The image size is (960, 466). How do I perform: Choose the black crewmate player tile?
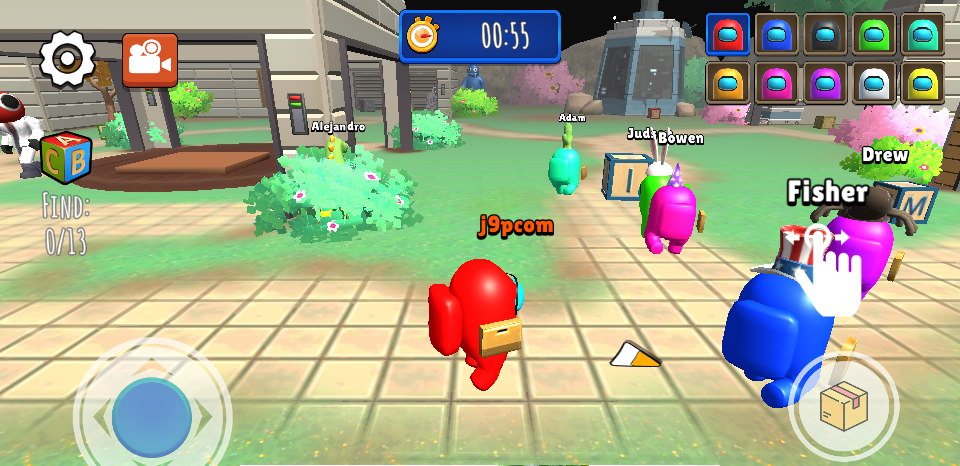click(825, 34)
